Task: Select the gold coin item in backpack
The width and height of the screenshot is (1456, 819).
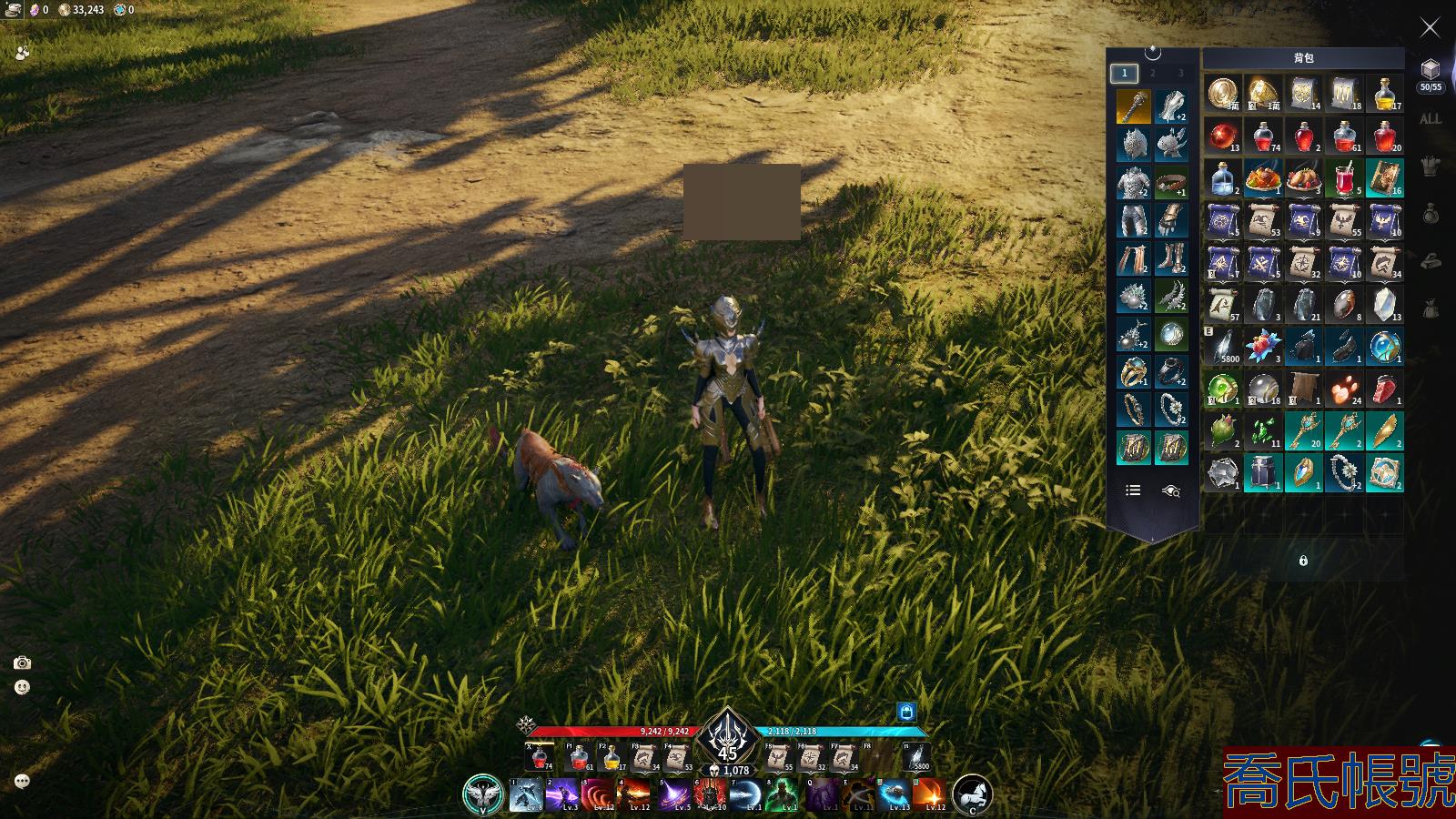Action: (x=1222, y=93)
